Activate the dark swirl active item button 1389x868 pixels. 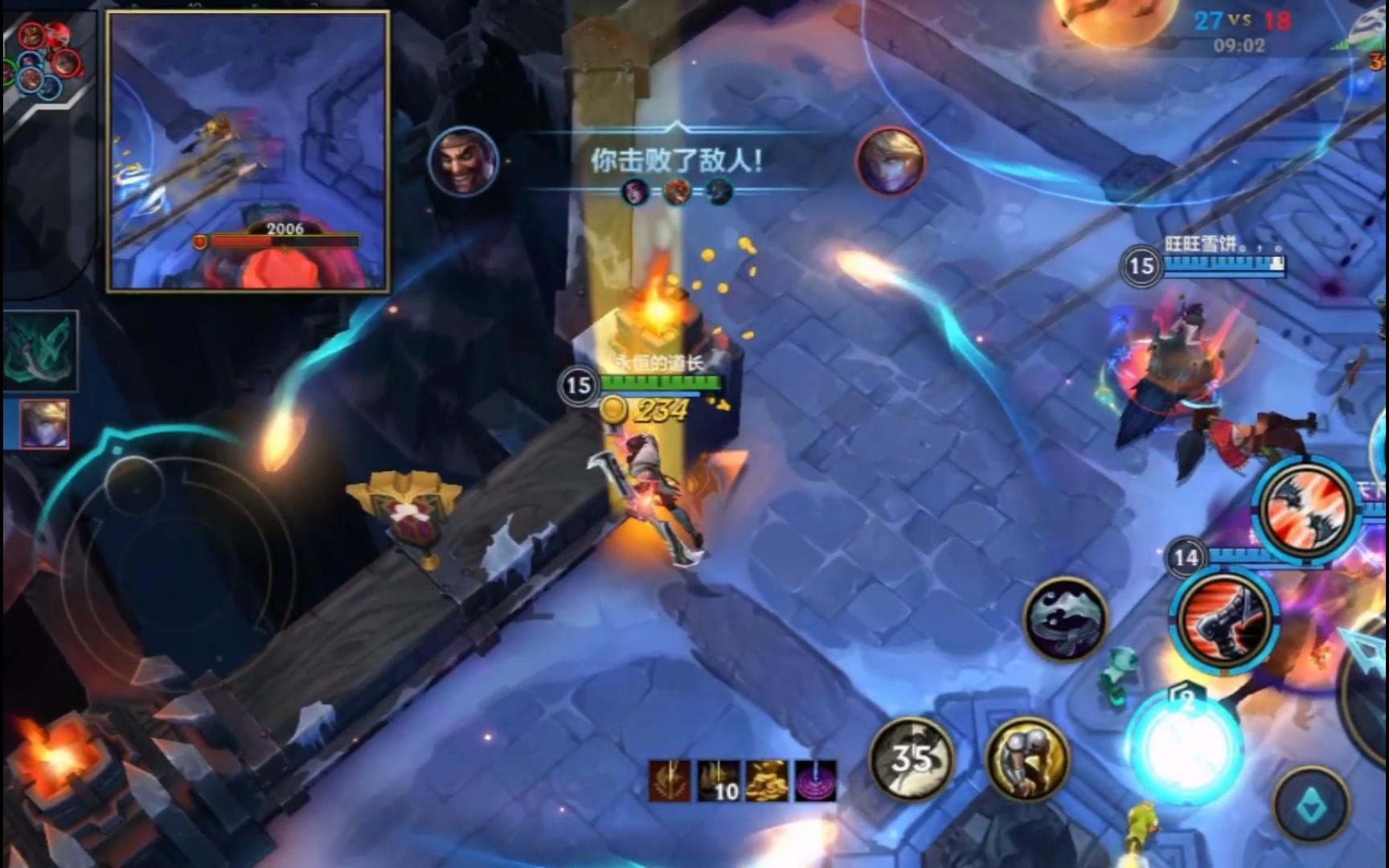pos(1066,619)
